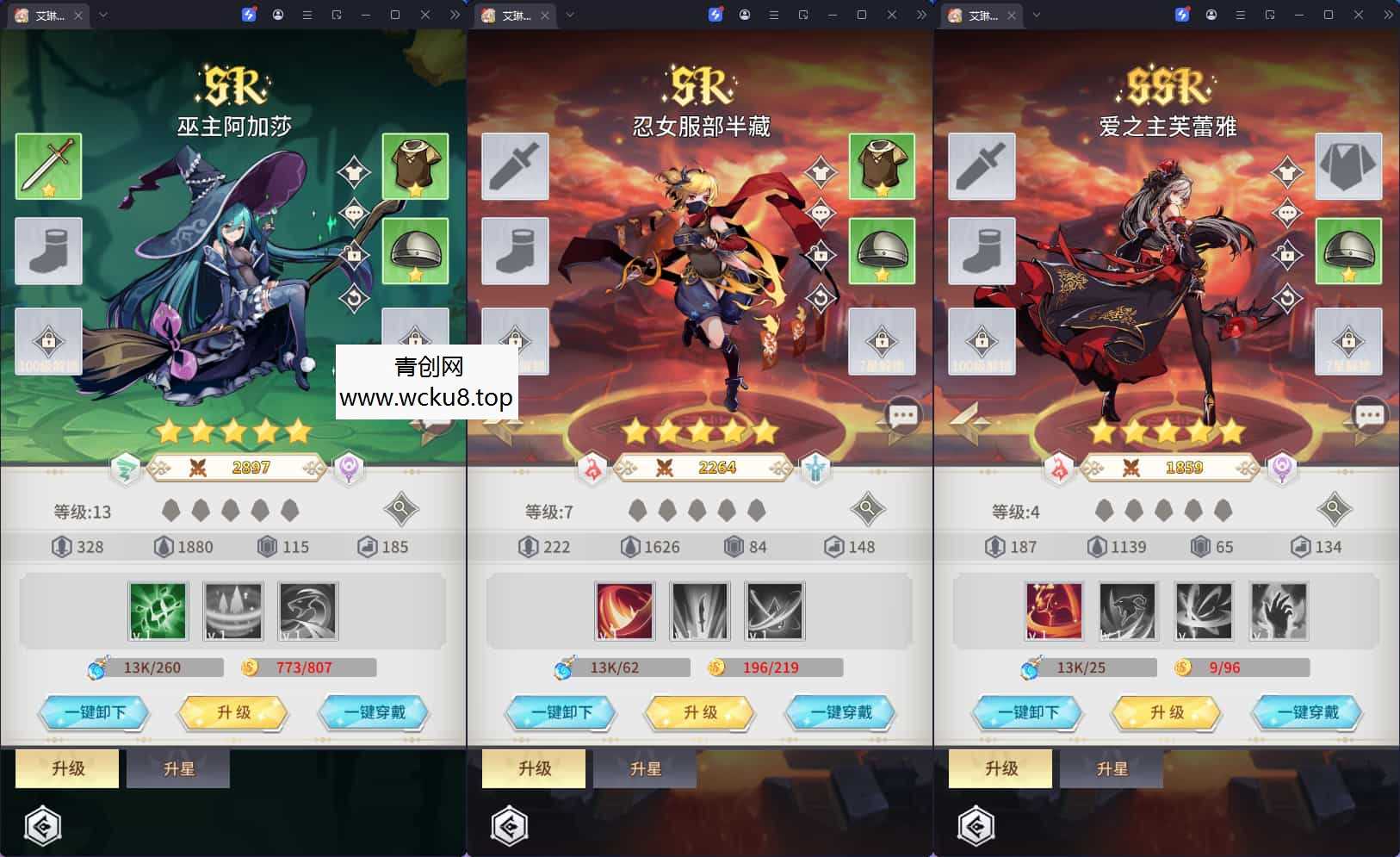Click the yellow 升级 button for 忍女服部半藏

tap(700, 712)
